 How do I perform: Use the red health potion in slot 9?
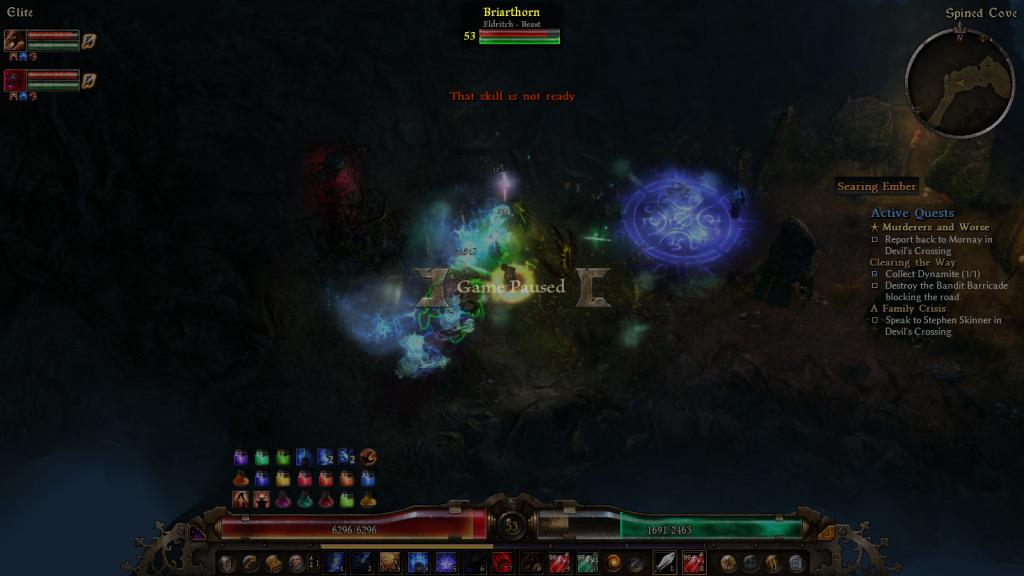tap(560, 563)
